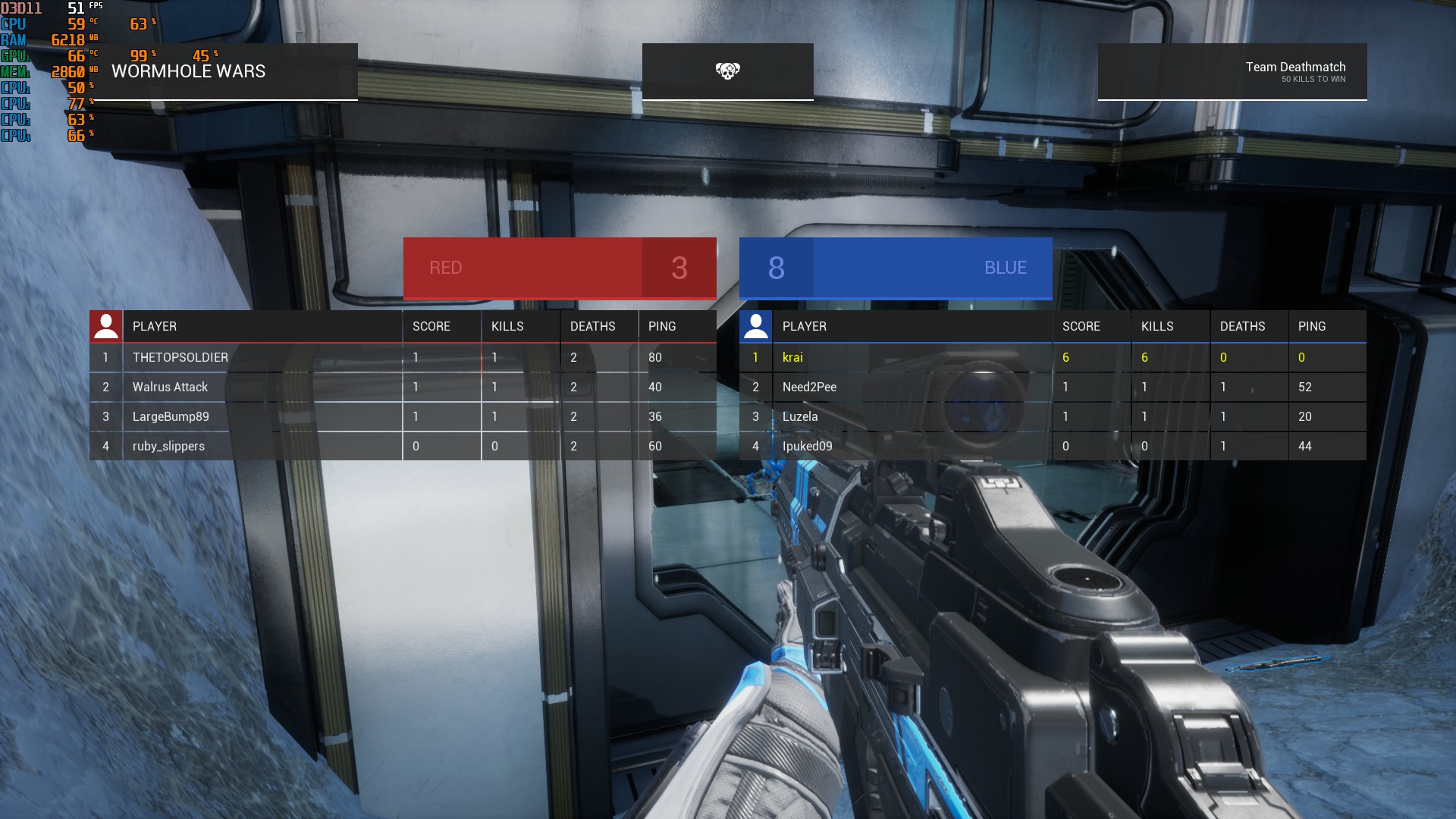Sort blue scoreboard by SCORE column
The width and height of the screenshot is (1456, 819).
pyautogui.click(x=1080, y=326)
